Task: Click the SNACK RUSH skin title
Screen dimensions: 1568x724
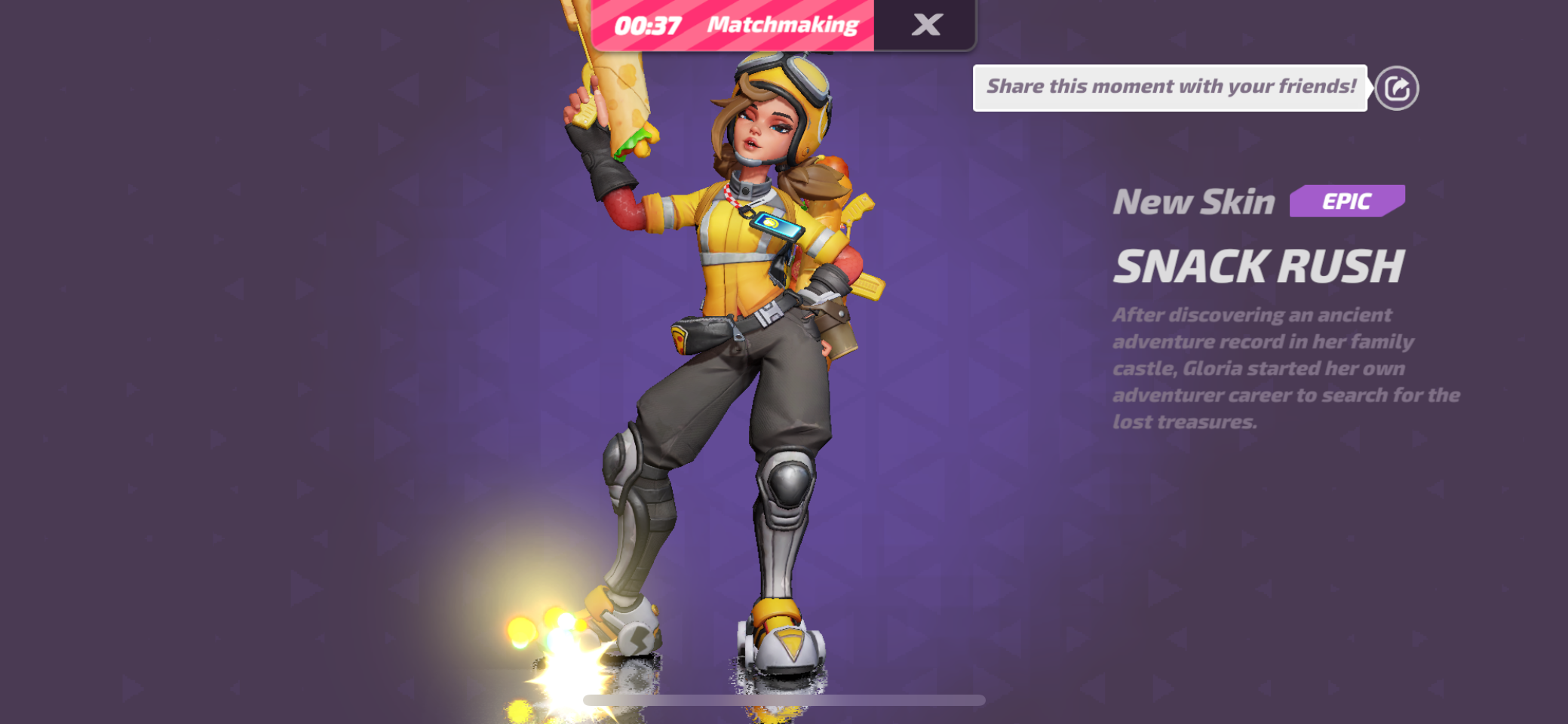Action: click(1260, 266)
